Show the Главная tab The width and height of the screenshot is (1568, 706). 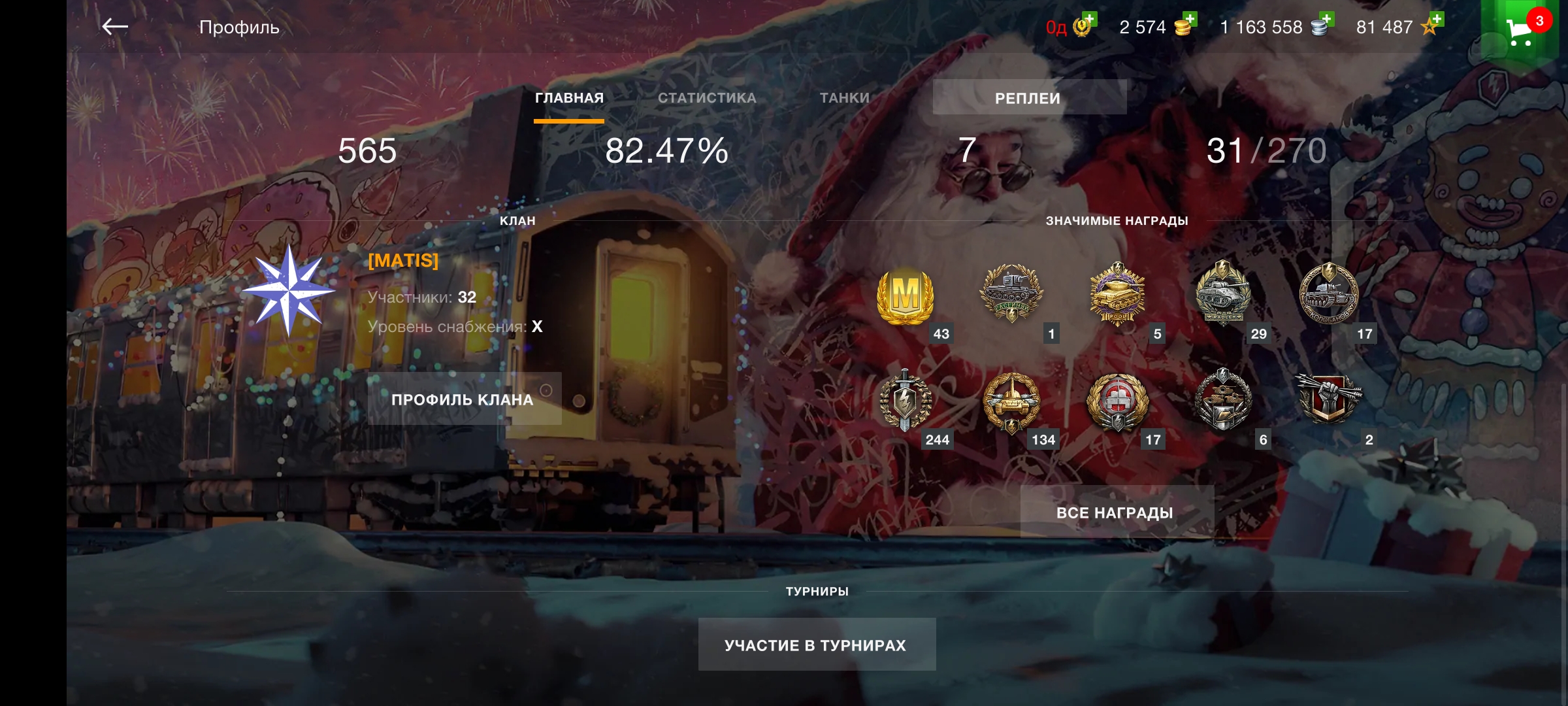pyautogui.click(x=569, y=98)
